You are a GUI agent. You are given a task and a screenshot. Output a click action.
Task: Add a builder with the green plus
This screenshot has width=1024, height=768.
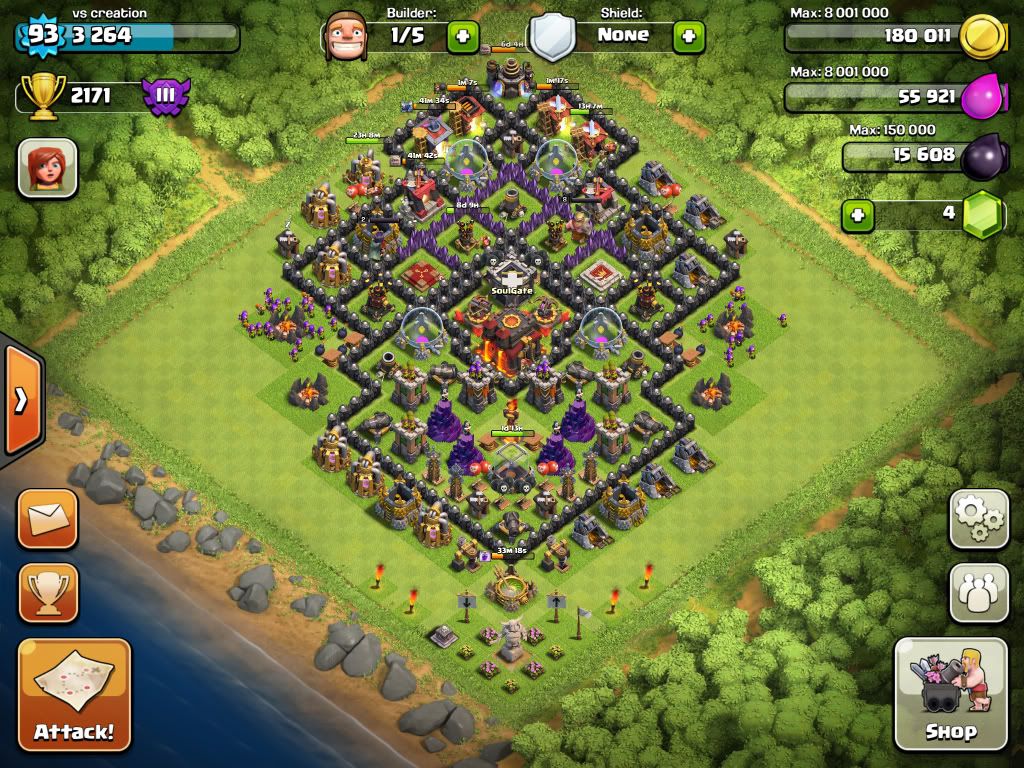[x=462, y=36]
